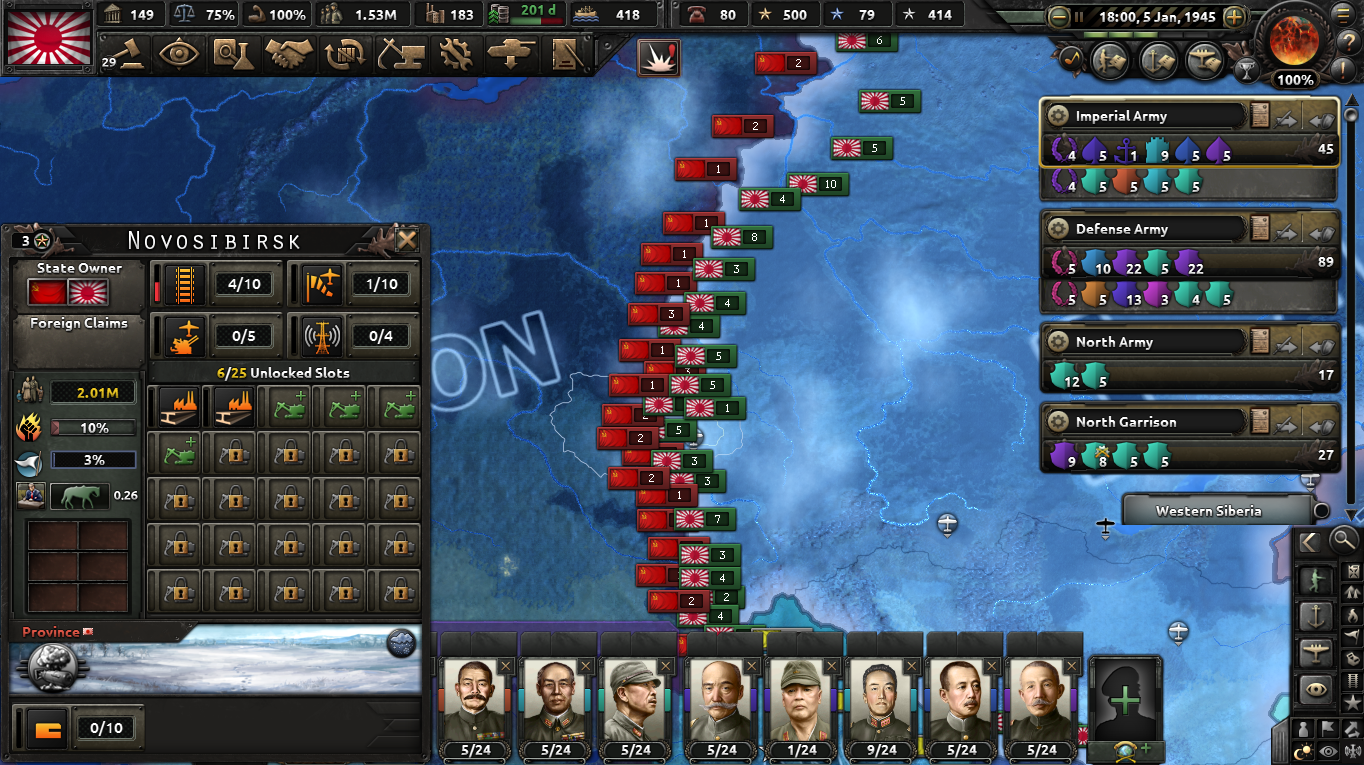Viewport: 1364px width, 765px height.
Task: Toggle air units filter in map sidebar
Action: tap(1317, 651)
